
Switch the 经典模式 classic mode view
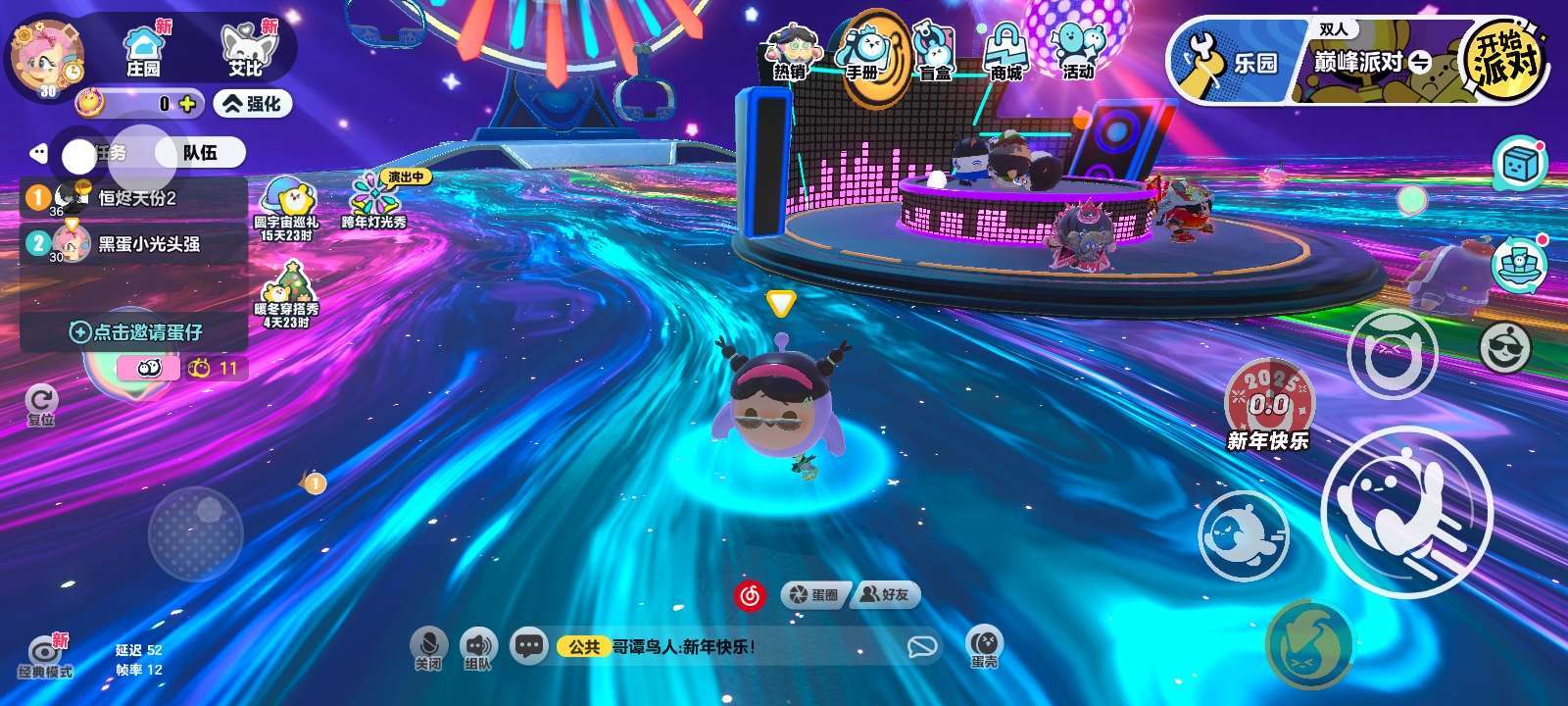point(45,657)
